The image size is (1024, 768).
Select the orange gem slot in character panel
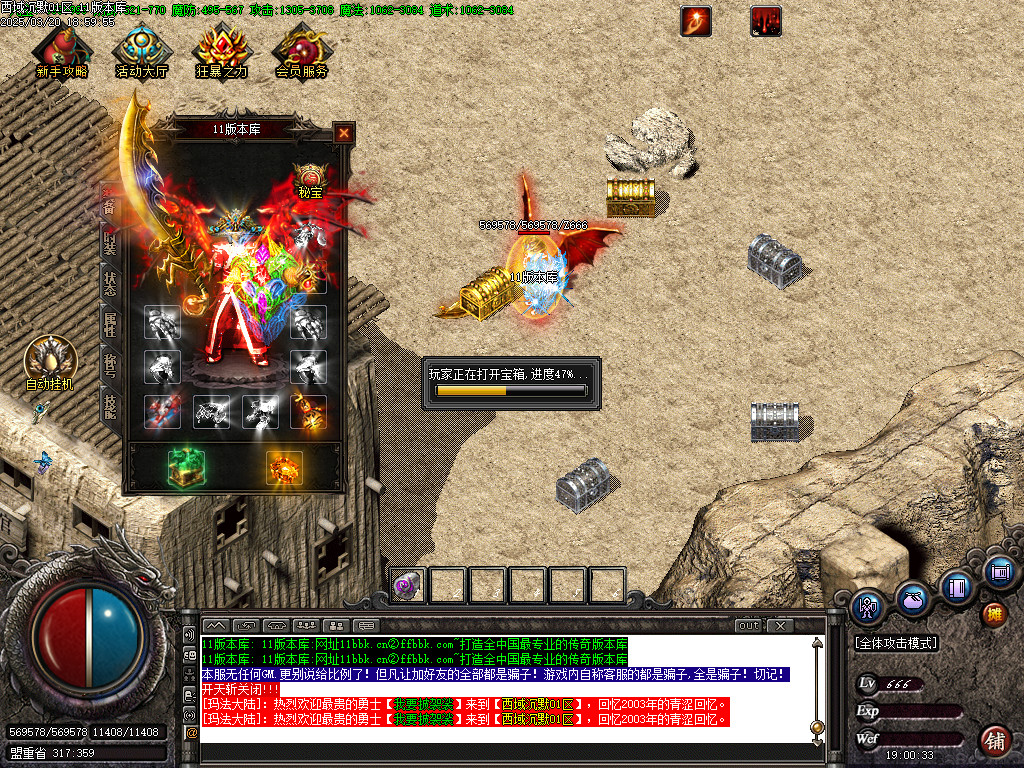tap(284, 468)
